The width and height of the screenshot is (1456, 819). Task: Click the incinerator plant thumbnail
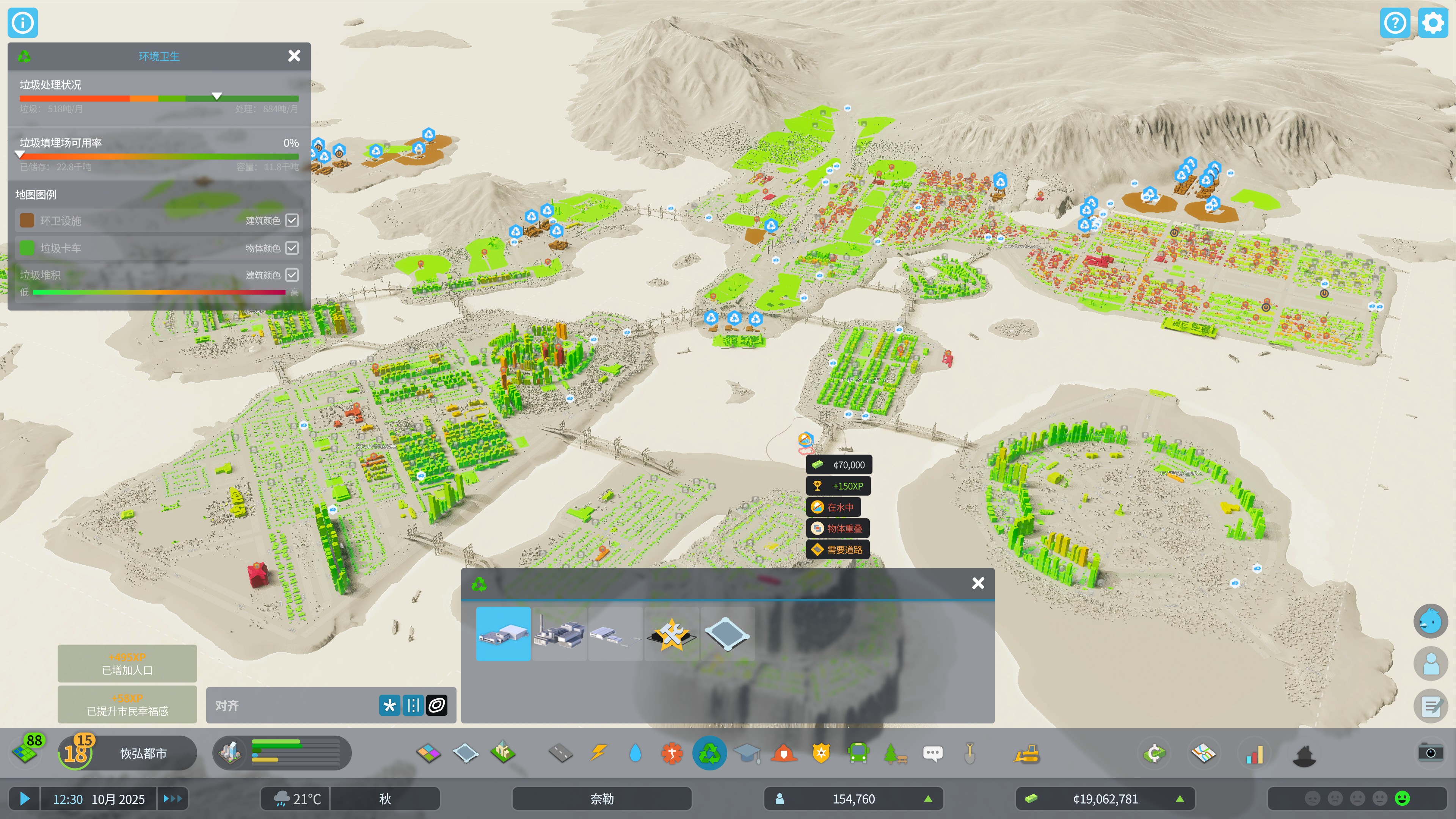click(x=560, y=634)
